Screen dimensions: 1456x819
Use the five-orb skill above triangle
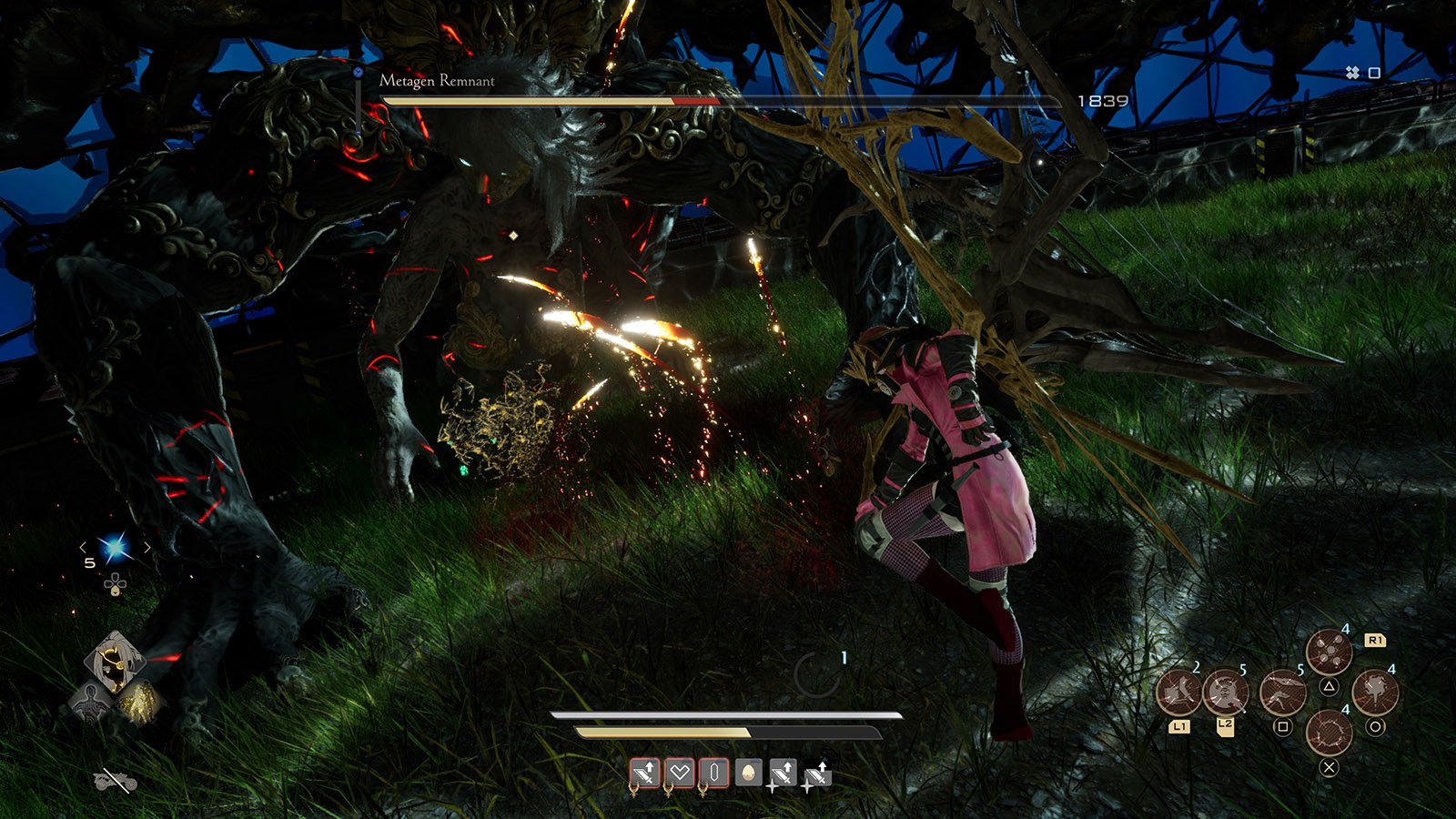click(x=1329, y=652)
